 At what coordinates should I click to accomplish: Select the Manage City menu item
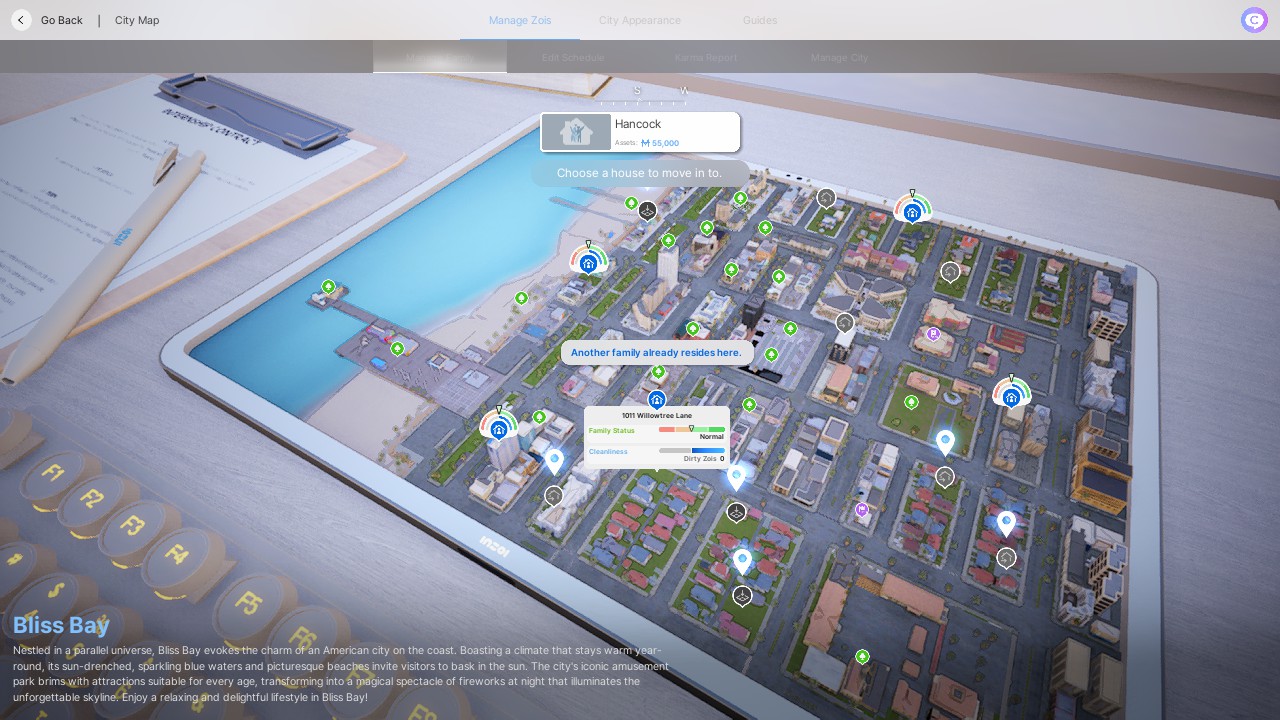pyautogui.click(x=839, y=57)
